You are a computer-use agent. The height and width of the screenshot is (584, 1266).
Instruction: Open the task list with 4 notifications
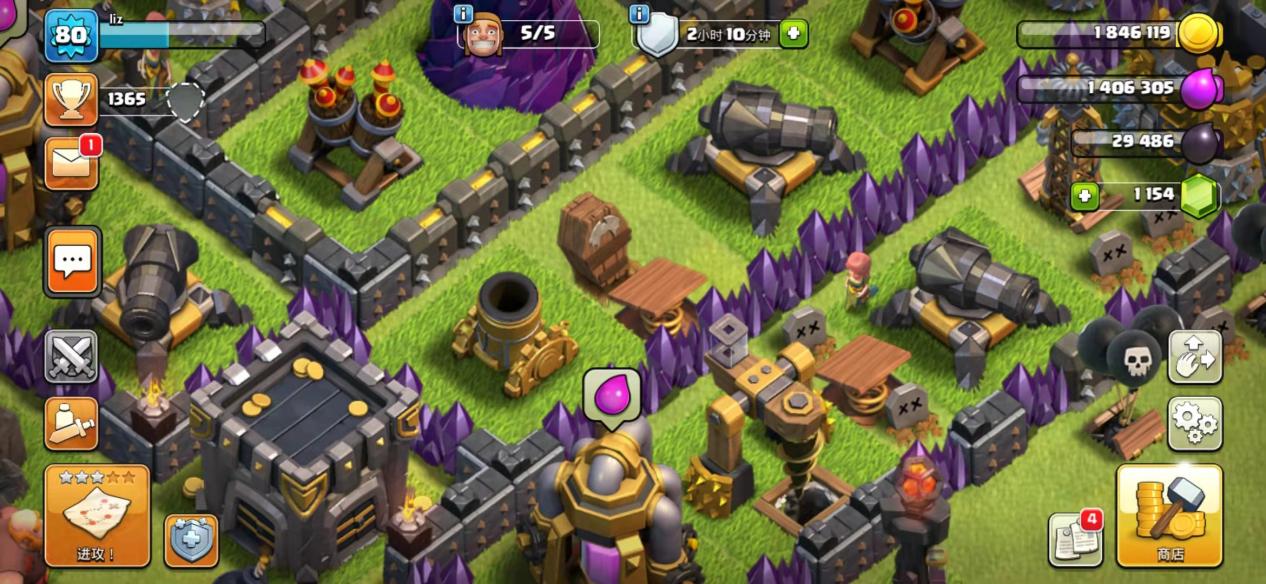[x=1074, y=539]
